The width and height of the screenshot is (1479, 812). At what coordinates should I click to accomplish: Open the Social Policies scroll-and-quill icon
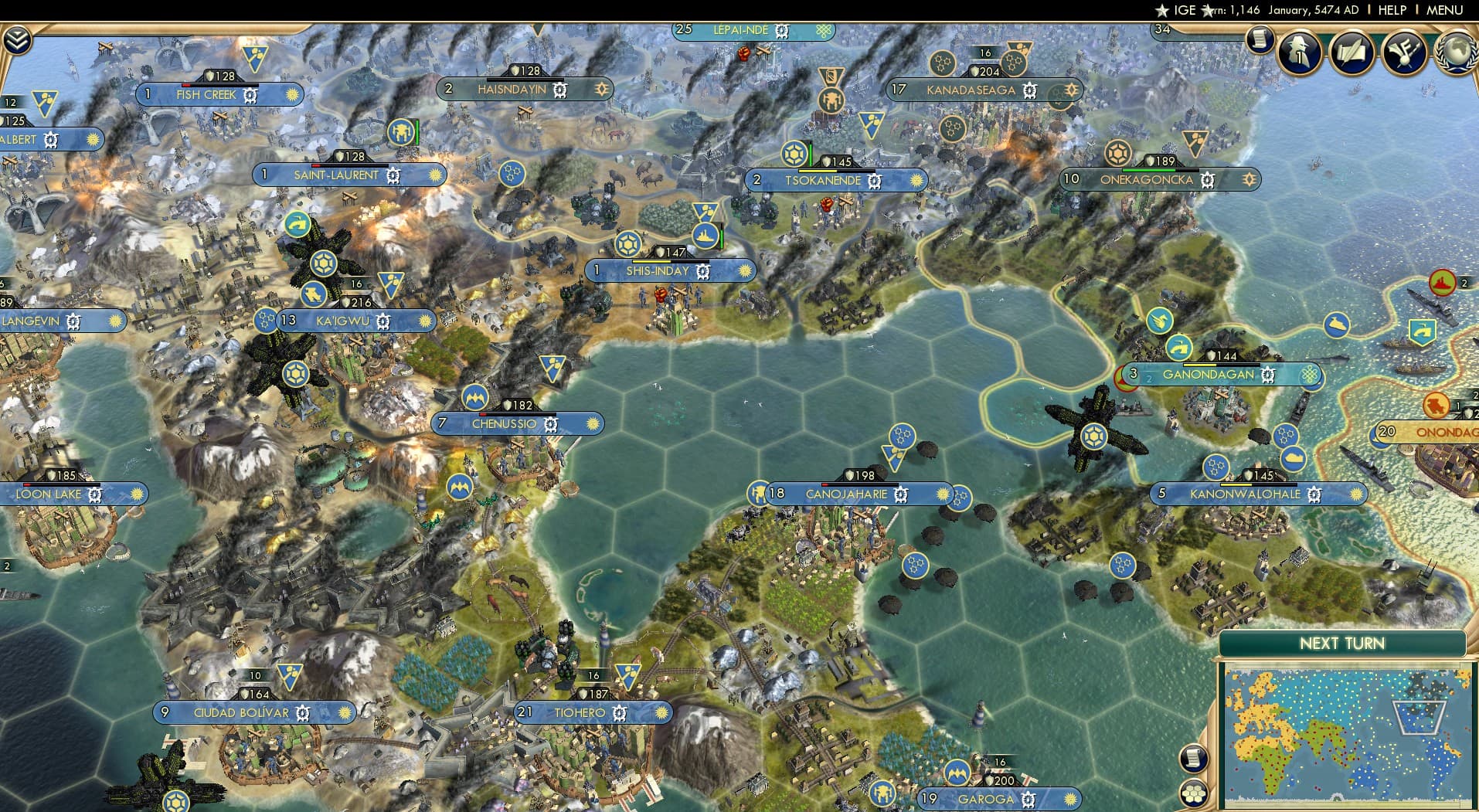click(1352, 54)
